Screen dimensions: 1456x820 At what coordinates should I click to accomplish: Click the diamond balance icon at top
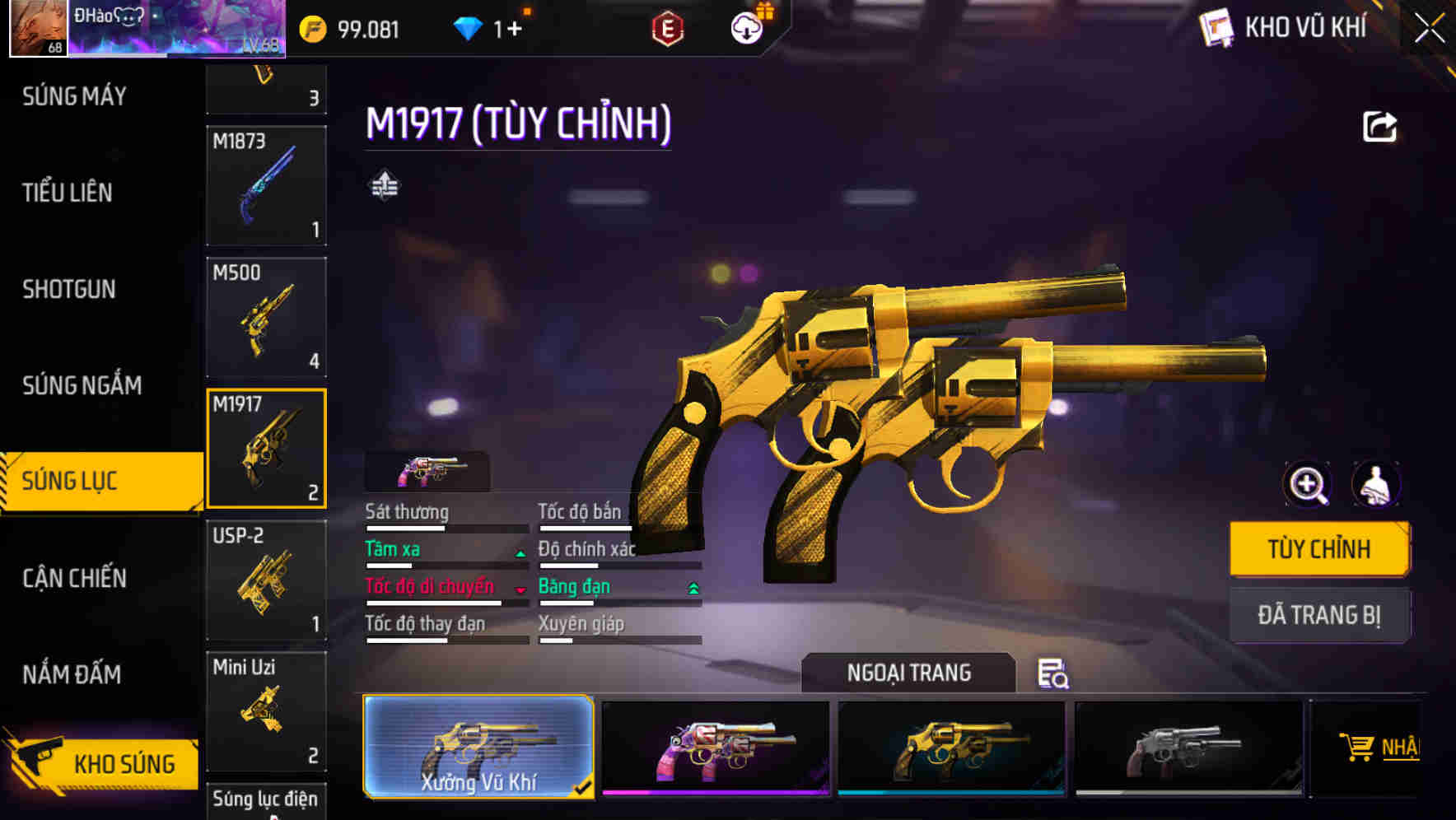tap(469, 27)
